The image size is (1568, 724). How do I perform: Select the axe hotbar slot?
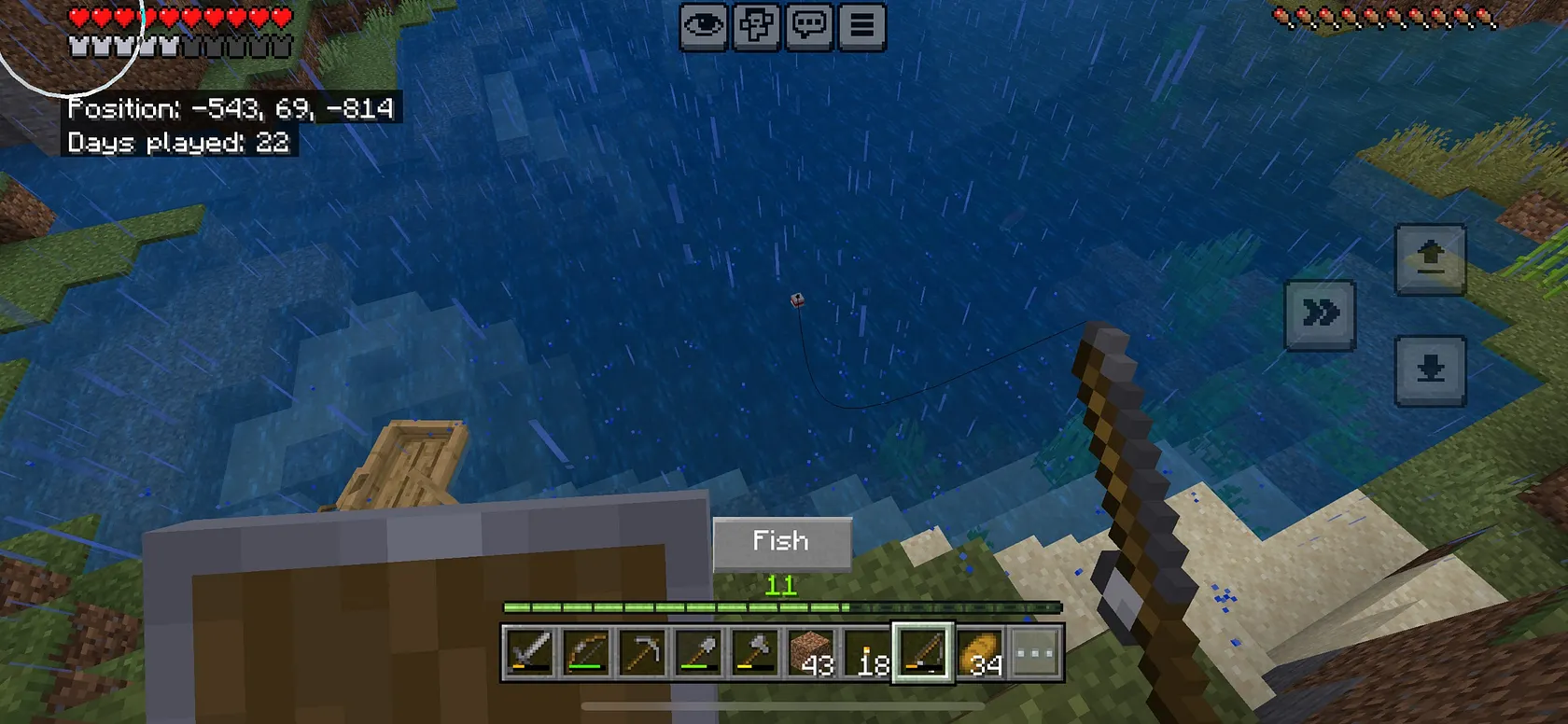click(754, 652)
